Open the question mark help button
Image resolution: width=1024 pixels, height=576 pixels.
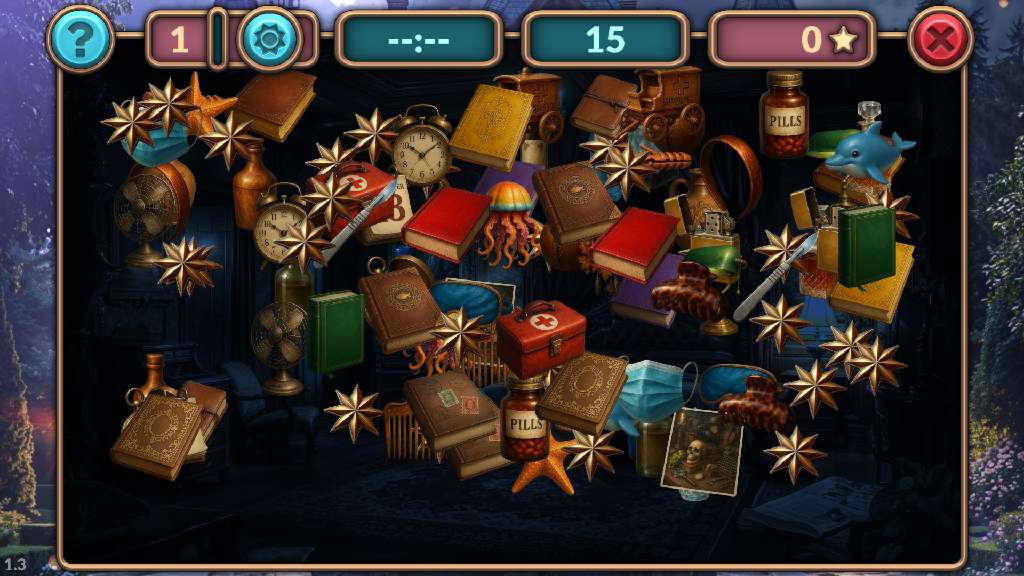click(80, 39)
